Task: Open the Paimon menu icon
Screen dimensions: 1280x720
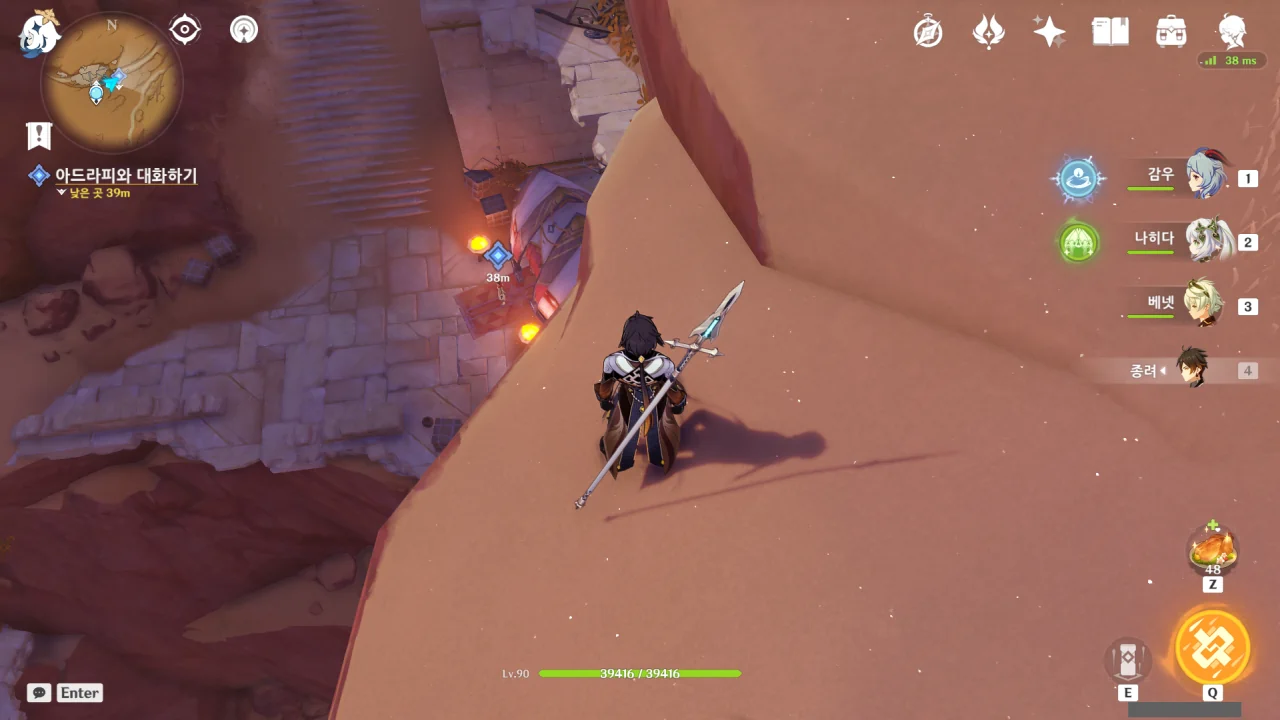Action: pyautogui.click(x=40, y=33)
